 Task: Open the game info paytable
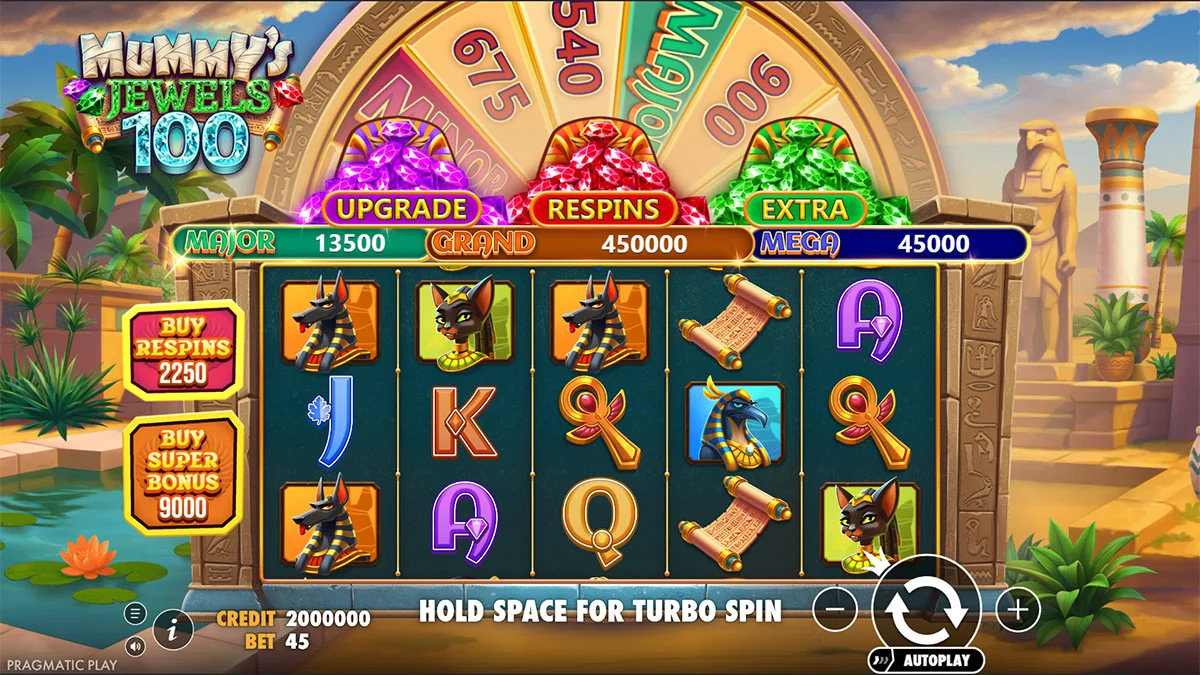coord(174,629)
